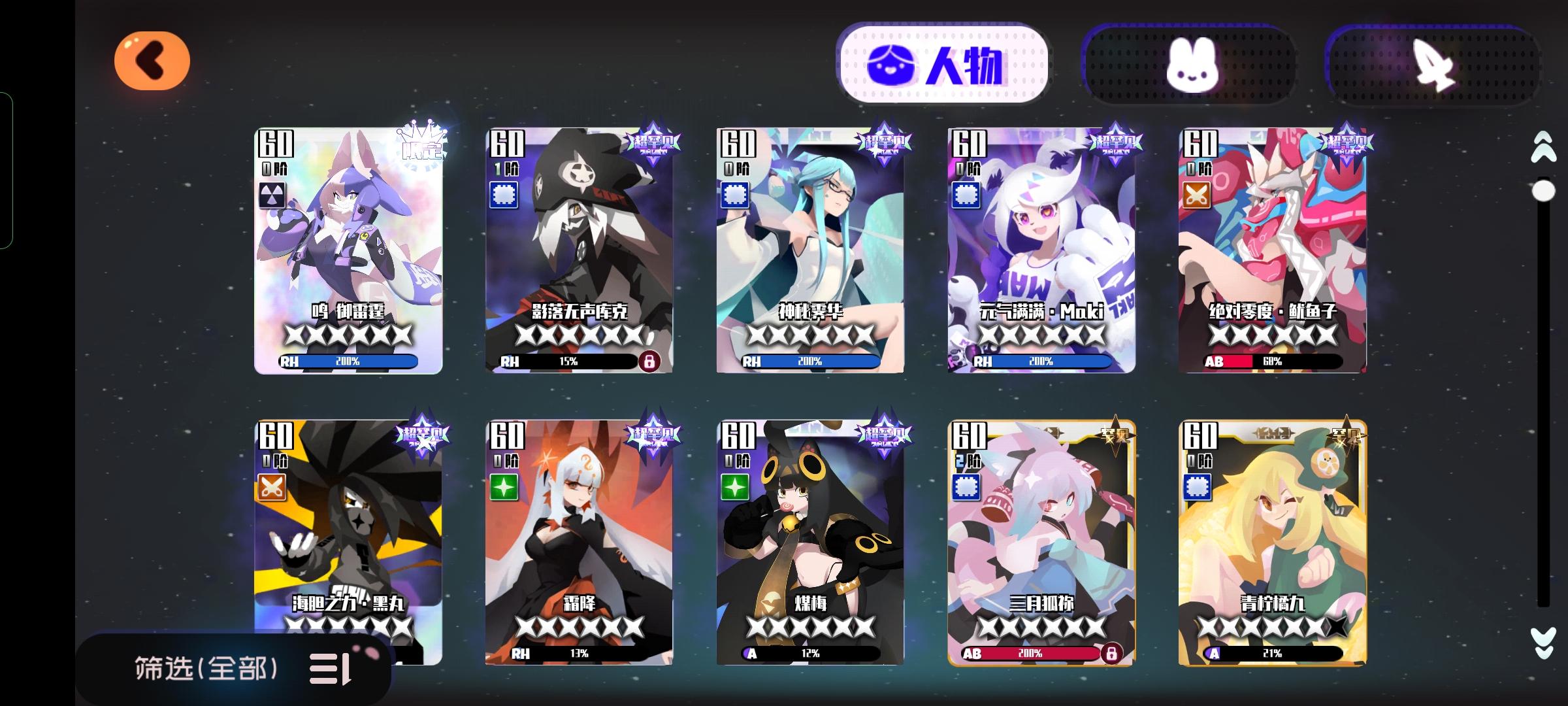Open the rabbit pets tab

coord(1190,61)
